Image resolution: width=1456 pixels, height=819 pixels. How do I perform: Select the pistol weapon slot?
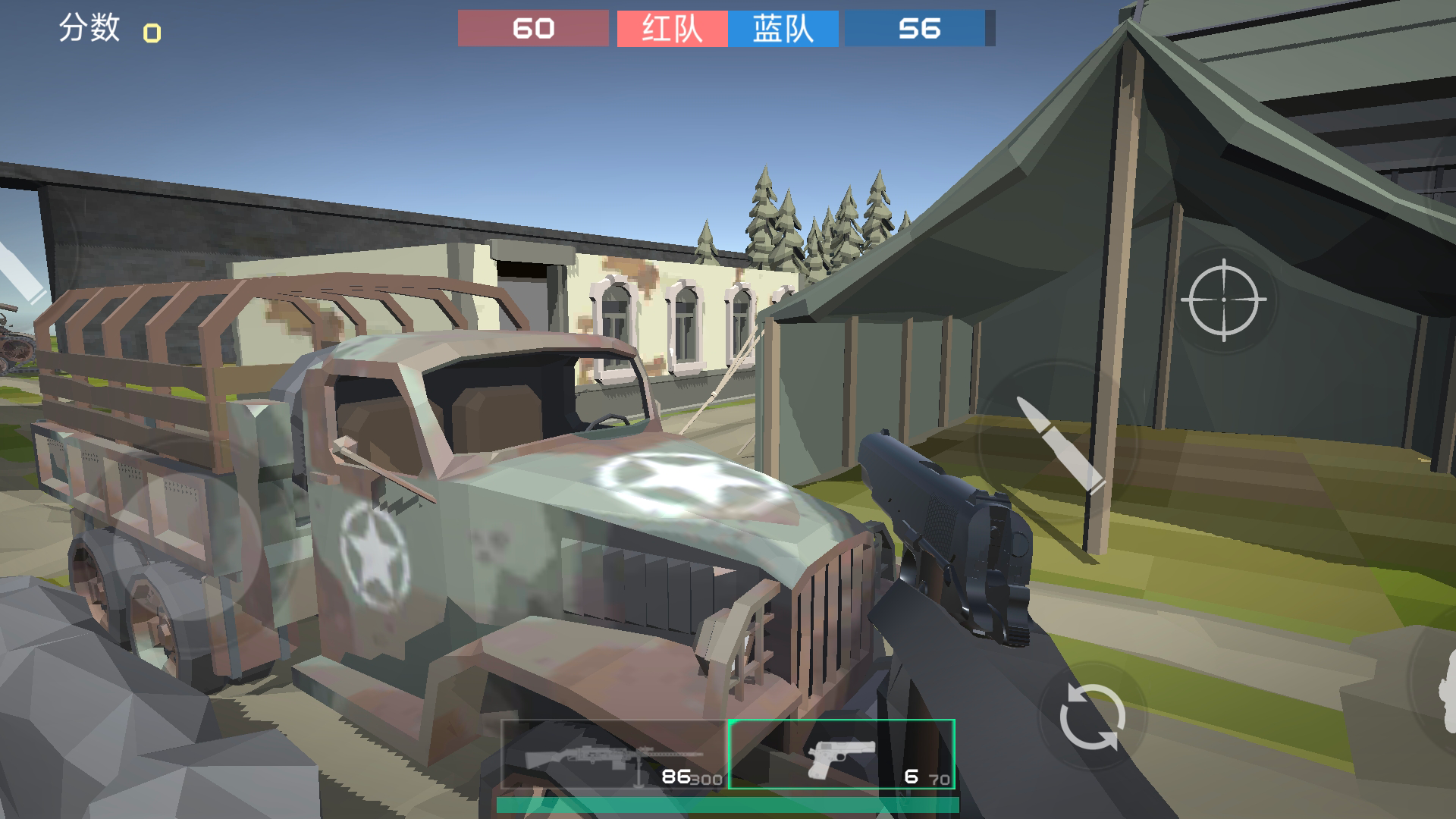tap(841, 755)
